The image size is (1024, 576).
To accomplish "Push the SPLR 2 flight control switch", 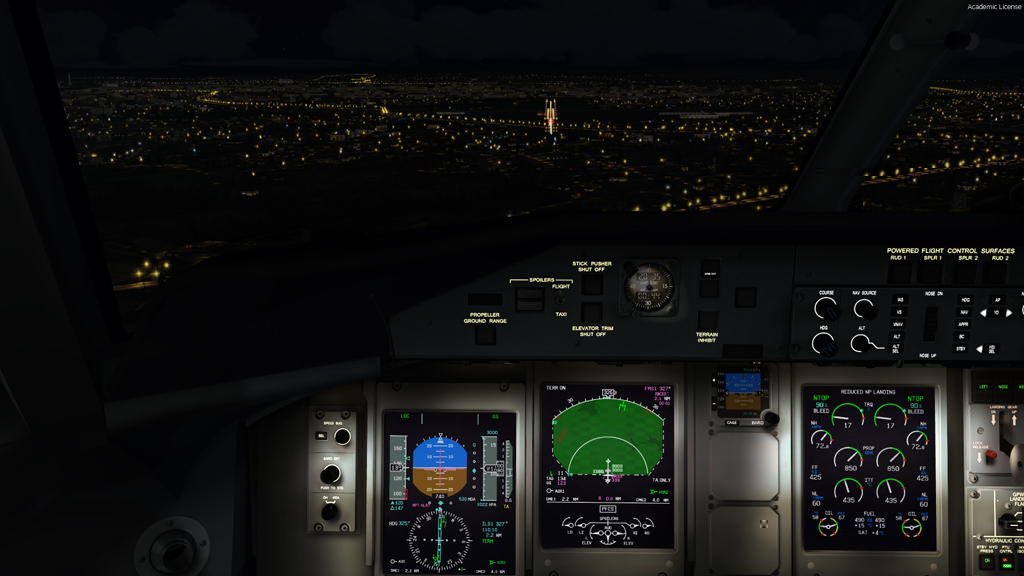I will (966, 271).
